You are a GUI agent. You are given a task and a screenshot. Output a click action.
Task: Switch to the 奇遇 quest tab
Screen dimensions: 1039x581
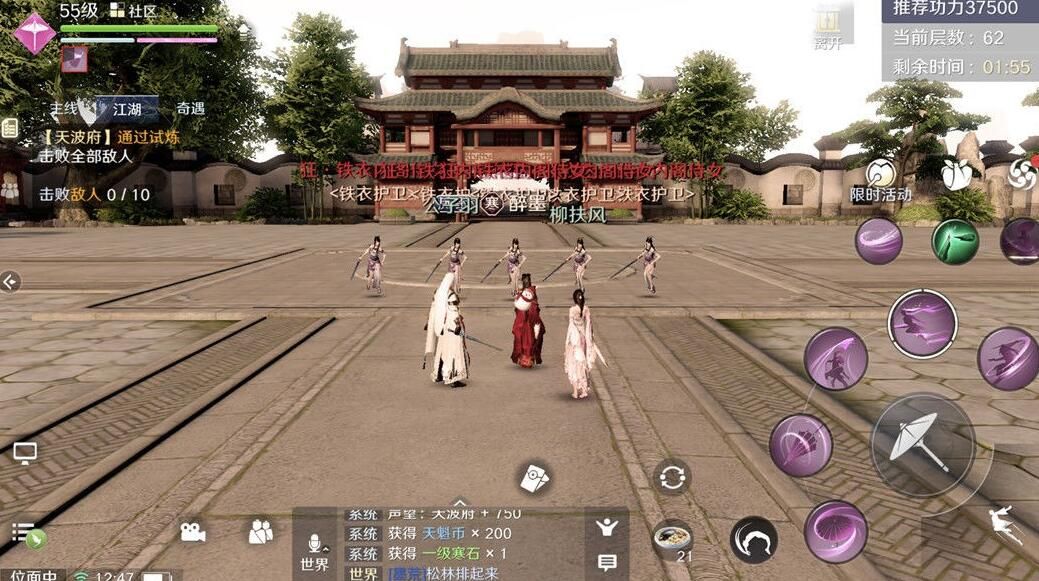pyautogui.click(x=190, y=108)
